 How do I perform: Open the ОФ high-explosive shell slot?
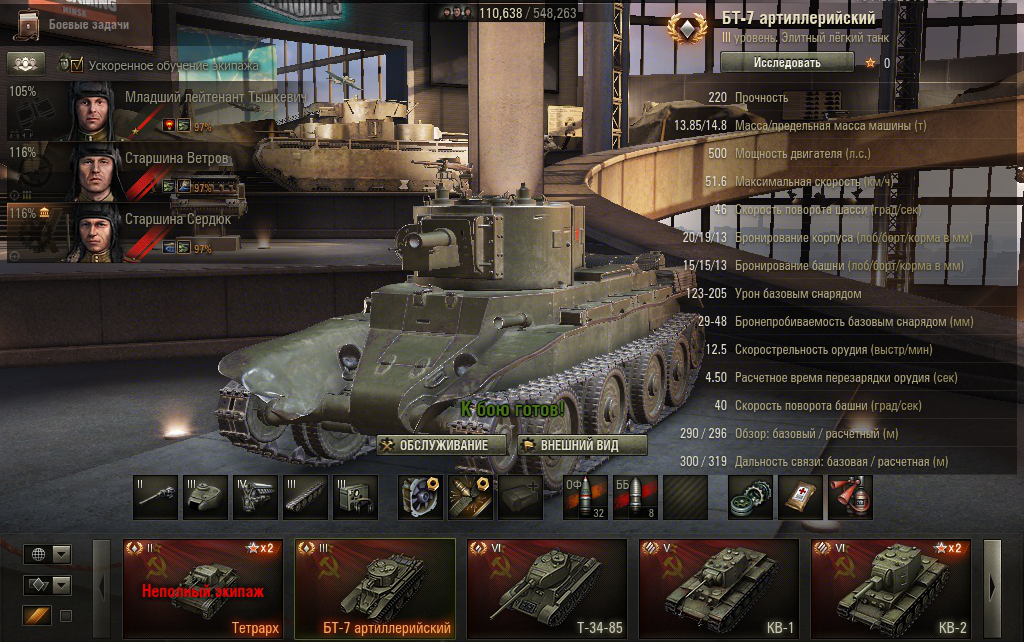pos(587,497)
